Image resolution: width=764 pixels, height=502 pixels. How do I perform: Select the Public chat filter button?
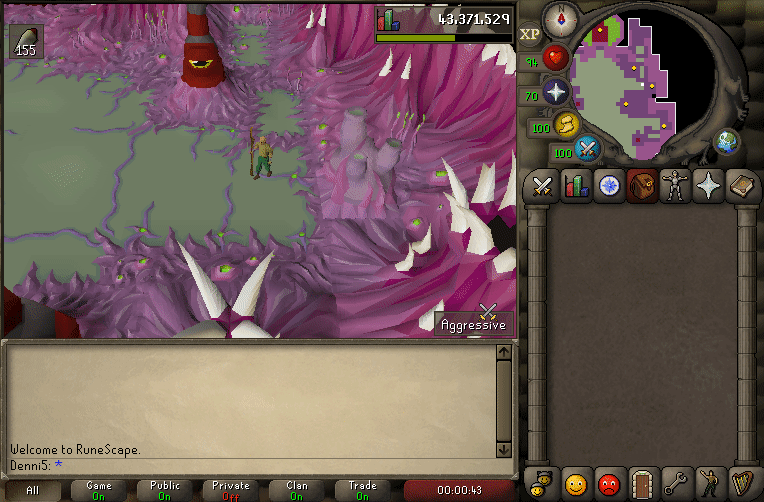(x=165, y=490)
